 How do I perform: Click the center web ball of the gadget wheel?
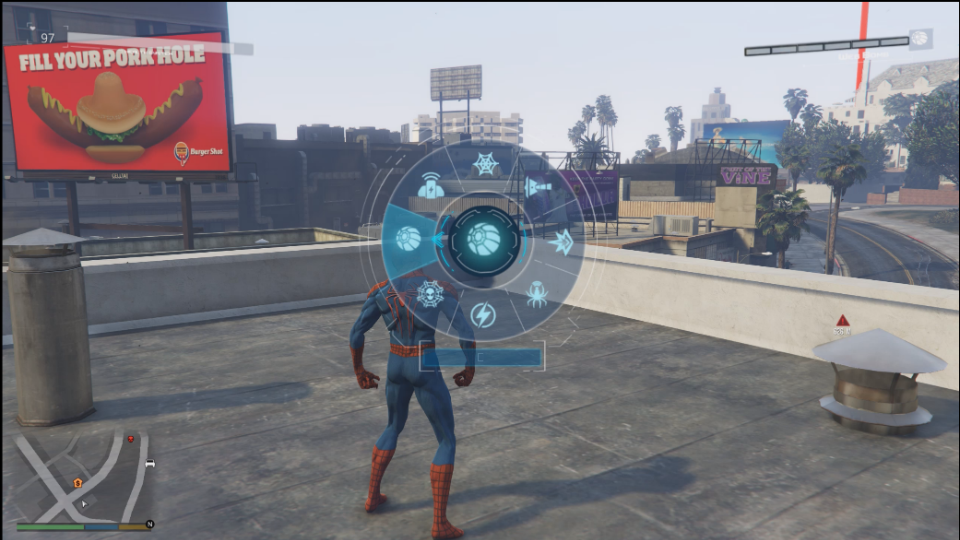485,240
